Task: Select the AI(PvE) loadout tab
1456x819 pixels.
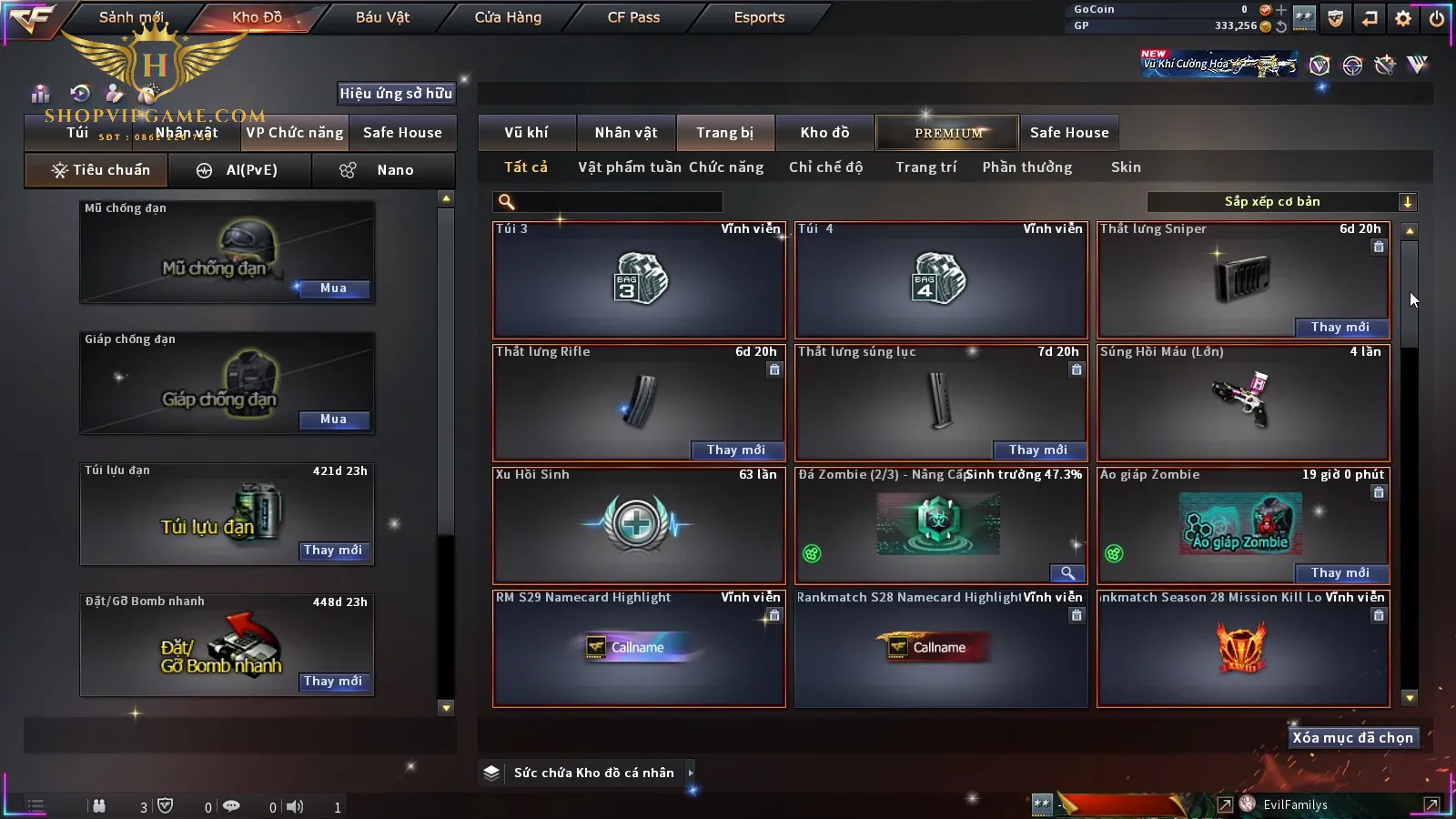Action: pyautogui.click(x=240, y=170)
